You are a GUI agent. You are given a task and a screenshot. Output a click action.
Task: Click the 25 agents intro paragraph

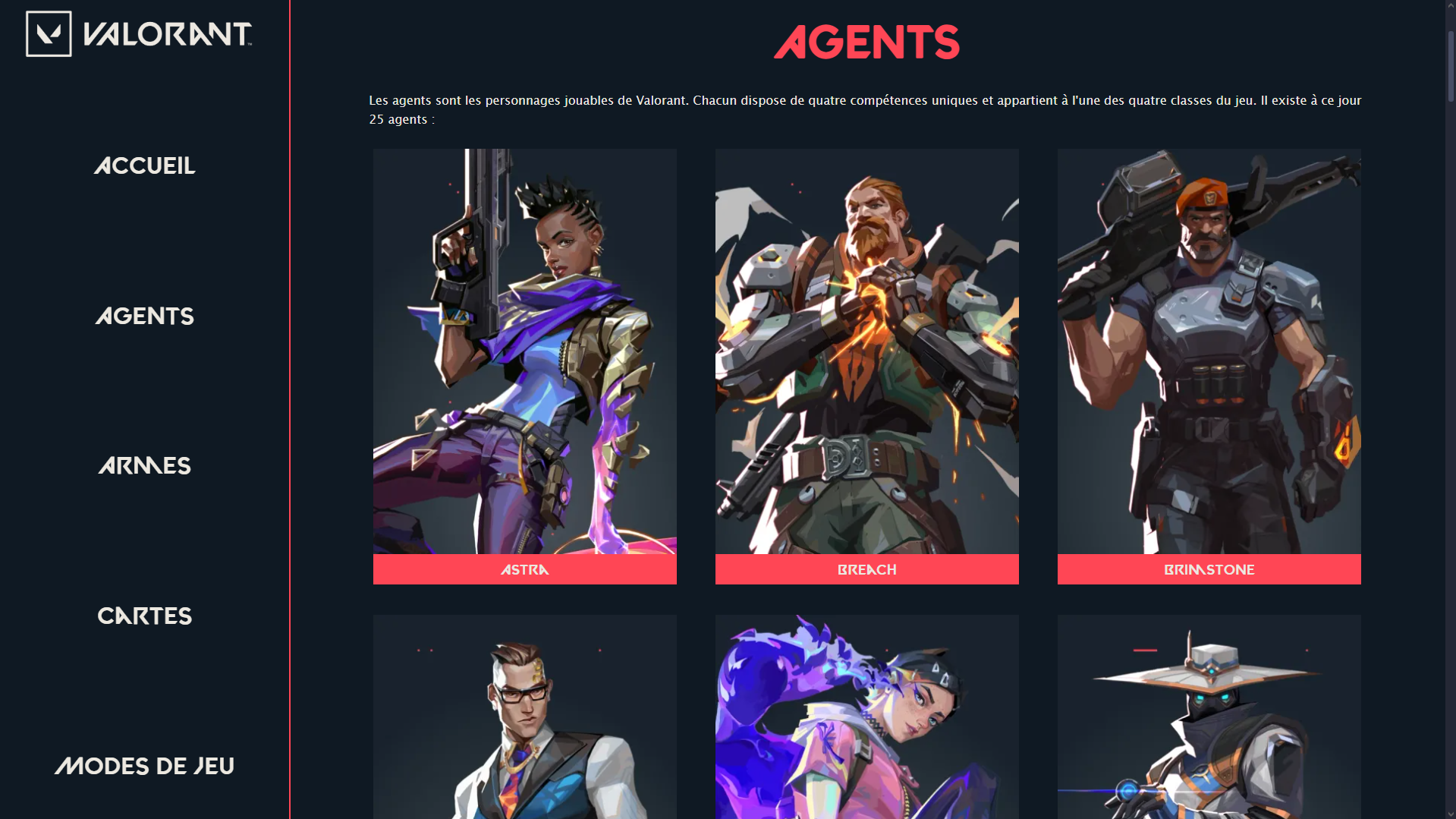pos(865,109)
